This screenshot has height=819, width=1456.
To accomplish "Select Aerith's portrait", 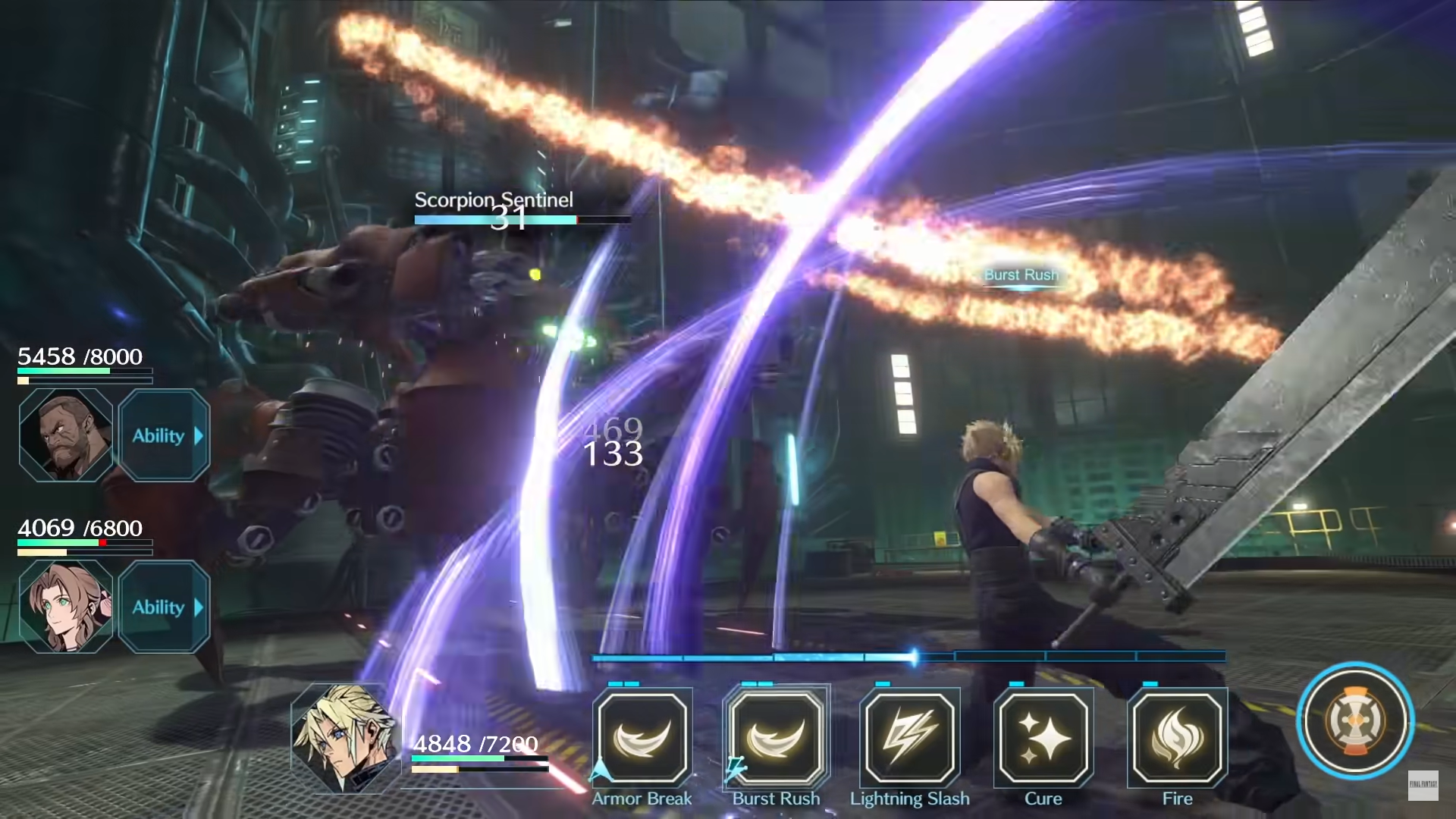I will tap(66, 607).
